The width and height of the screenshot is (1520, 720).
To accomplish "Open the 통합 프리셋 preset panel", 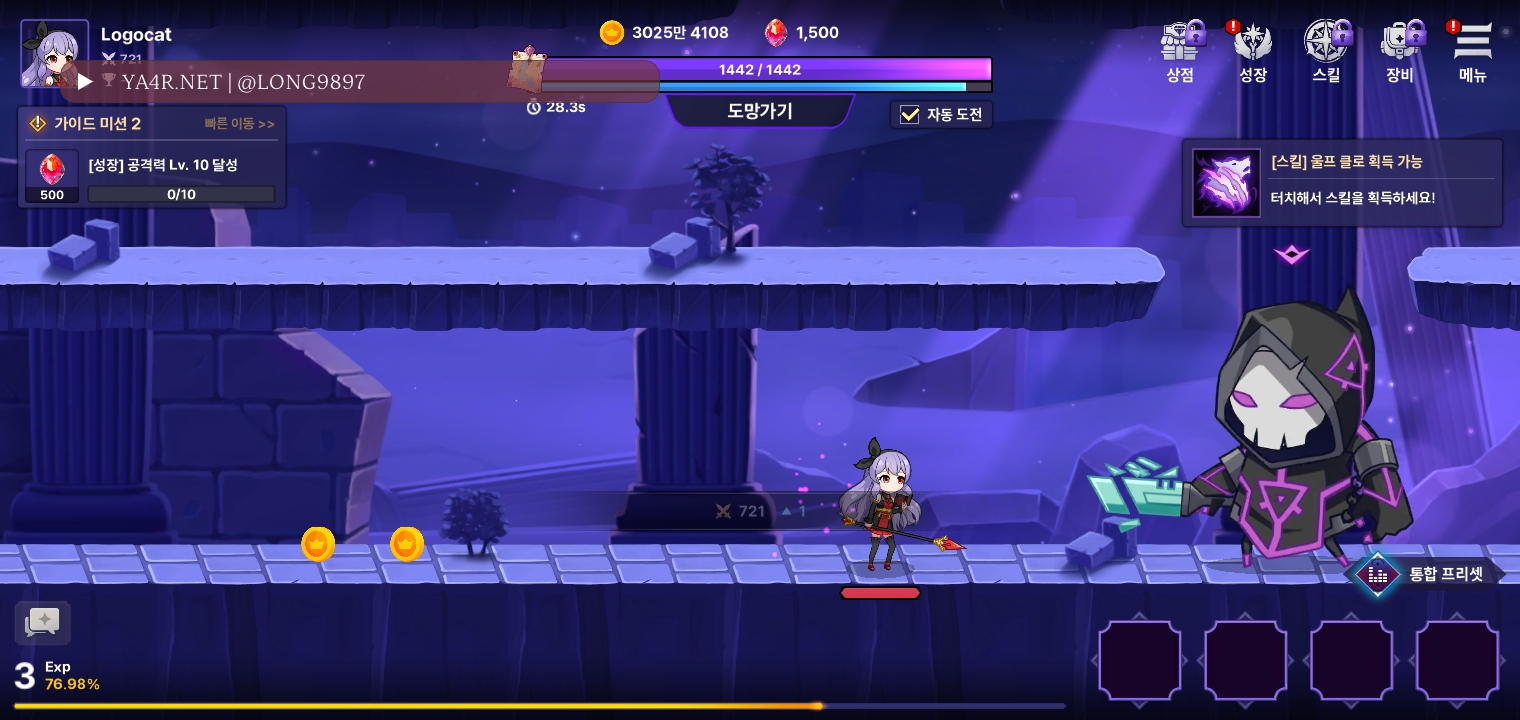I will (1430, 574).
